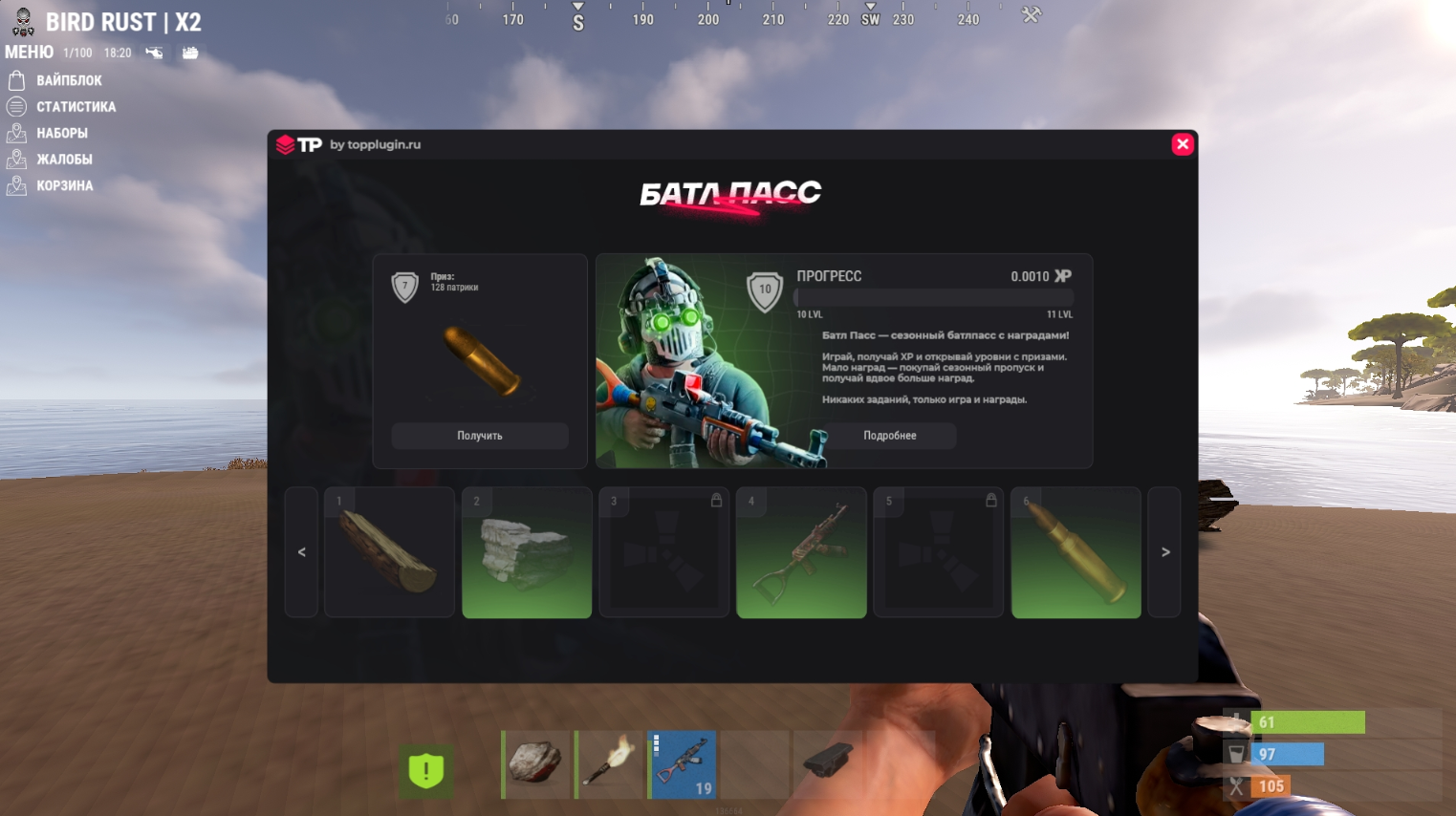
Task: Select the assault rifle hotbar slot
Action: [683, 764]
